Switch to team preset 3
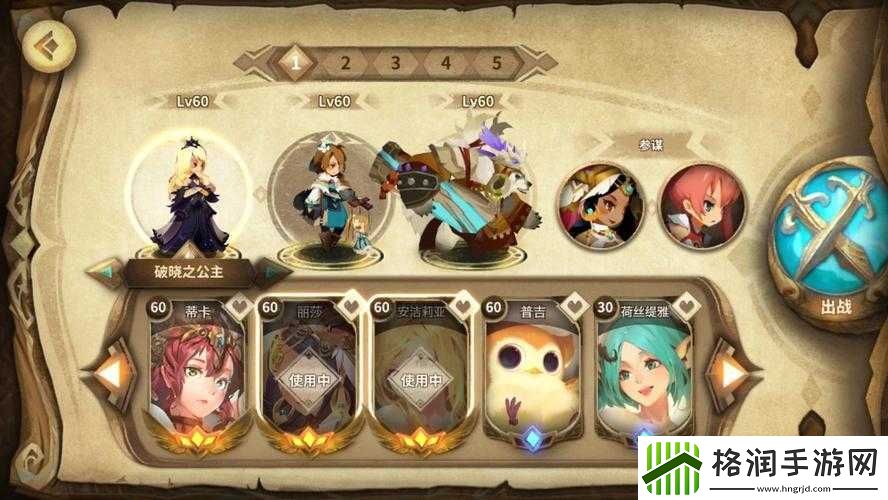This screenshot has width=888, height=500. tap(395, 63)
